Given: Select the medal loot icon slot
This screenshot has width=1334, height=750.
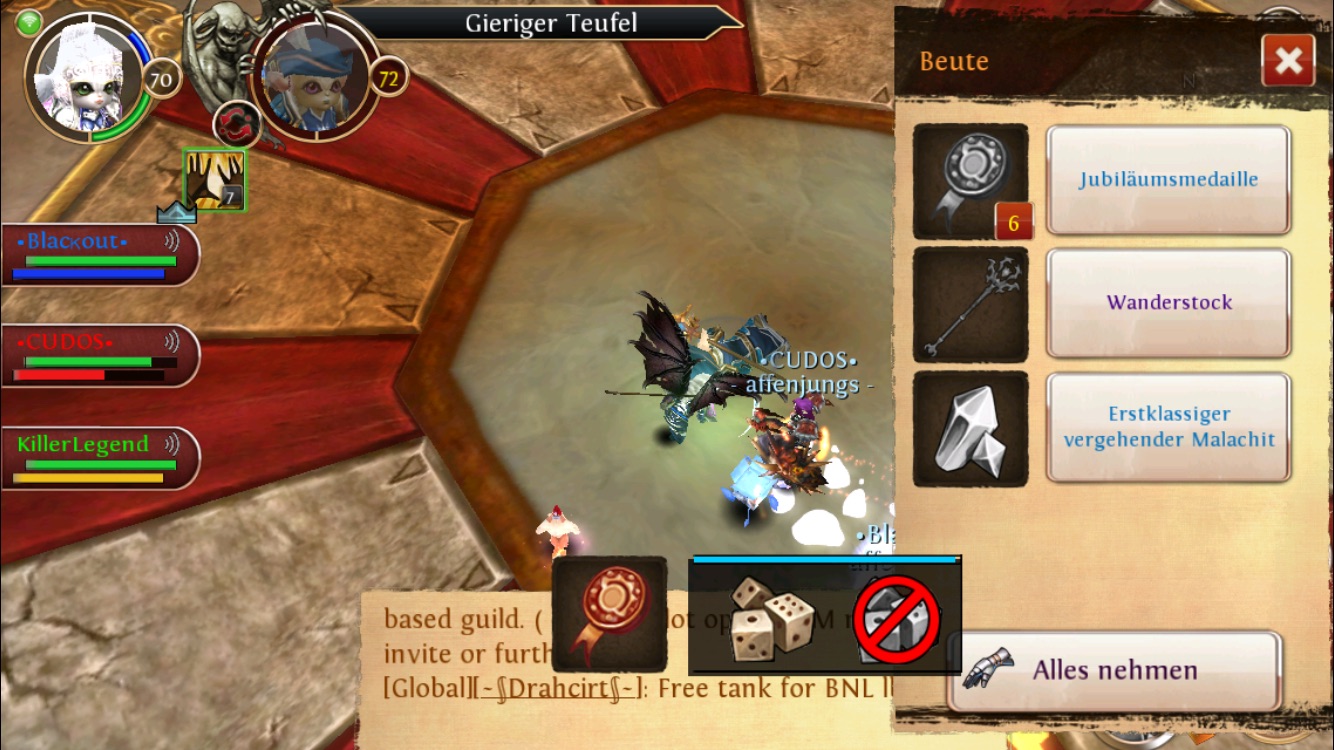Looking at the screenshot, I should tap(970, 181).
